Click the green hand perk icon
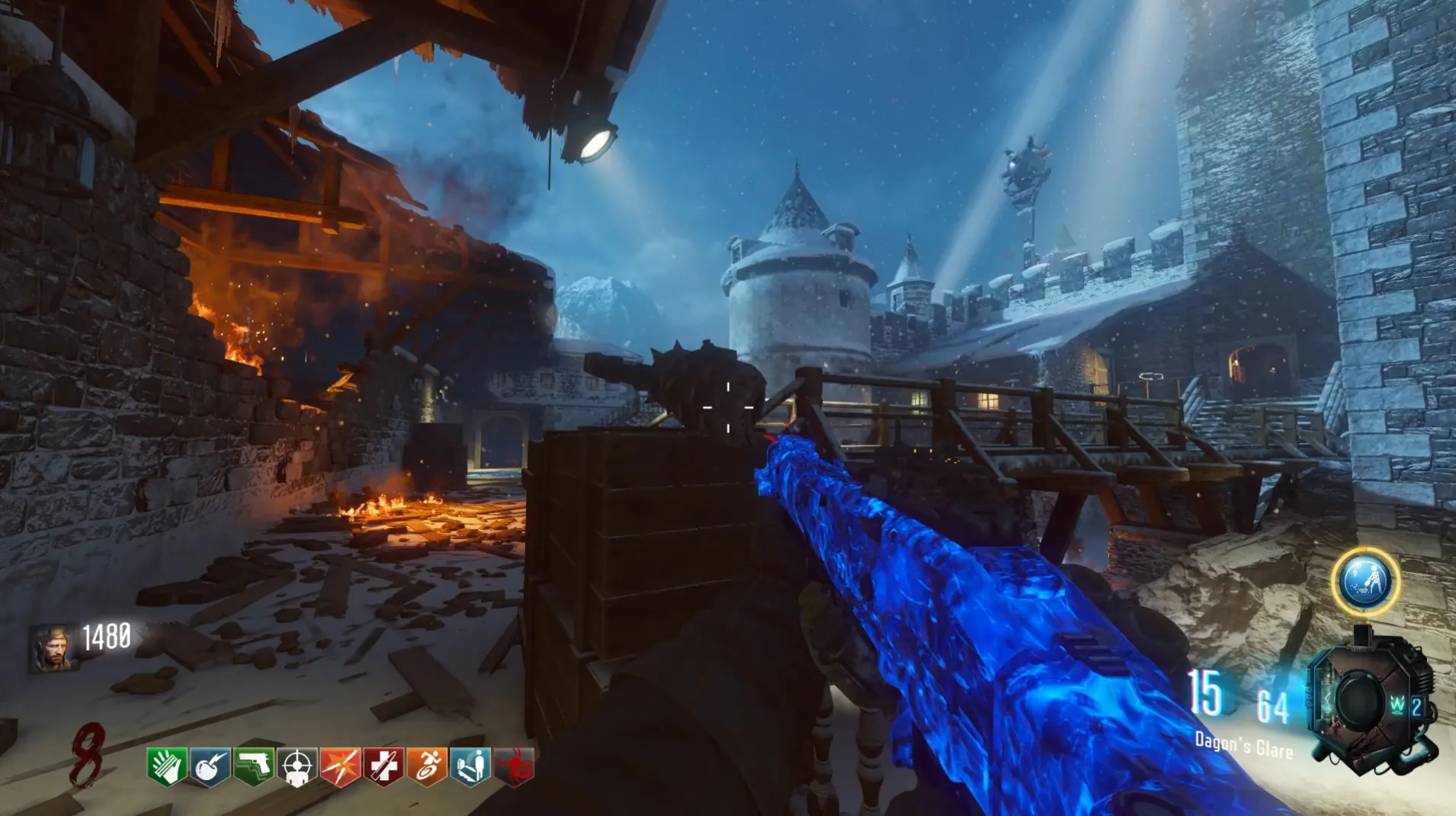 (x=167, y=765)
